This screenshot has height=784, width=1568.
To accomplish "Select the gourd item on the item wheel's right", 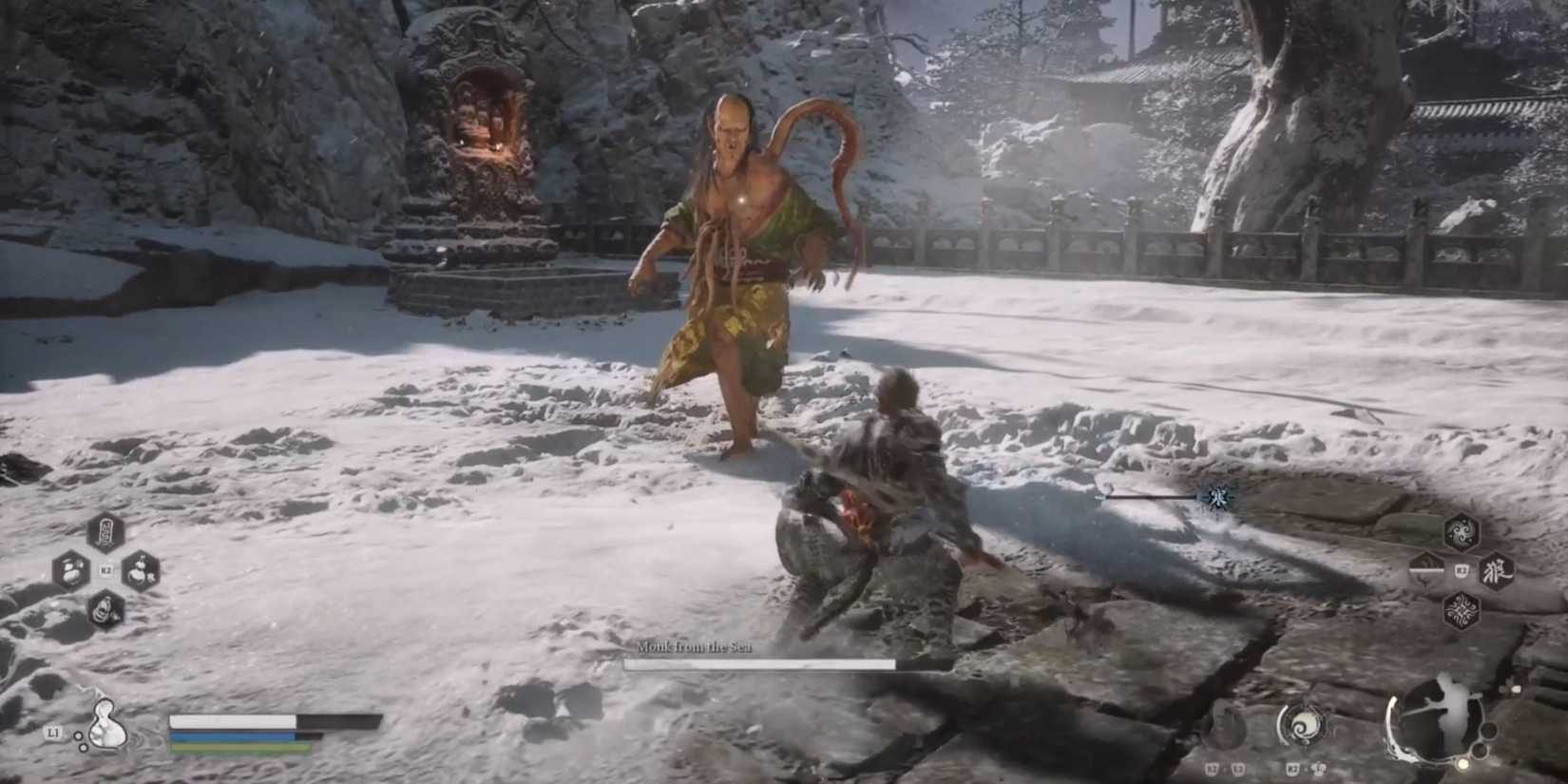I will point(142,571).
